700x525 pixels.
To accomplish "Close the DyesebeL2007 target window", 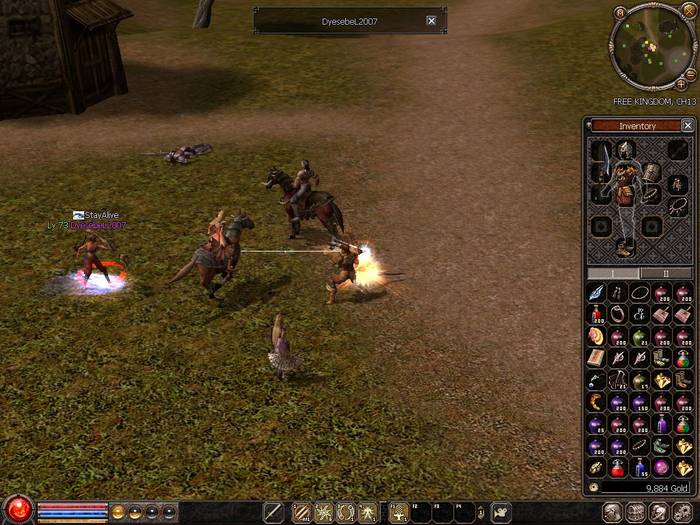I will [431, 20].
